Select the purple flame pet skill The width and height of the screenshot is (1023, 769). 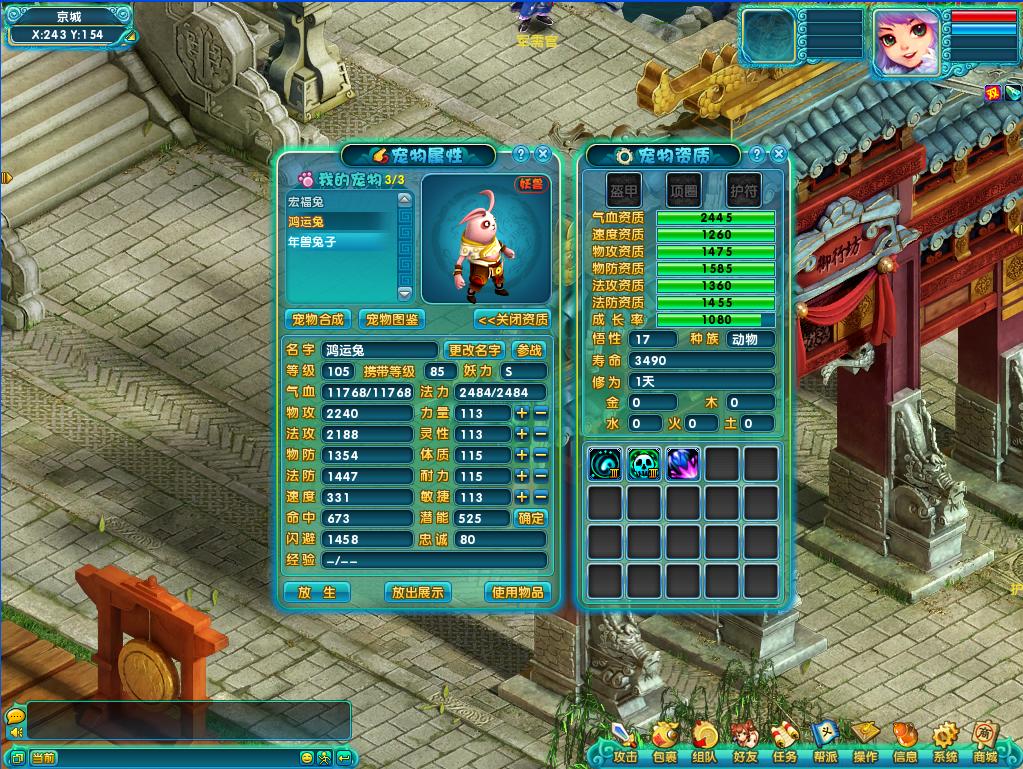[x=683, y=464]
